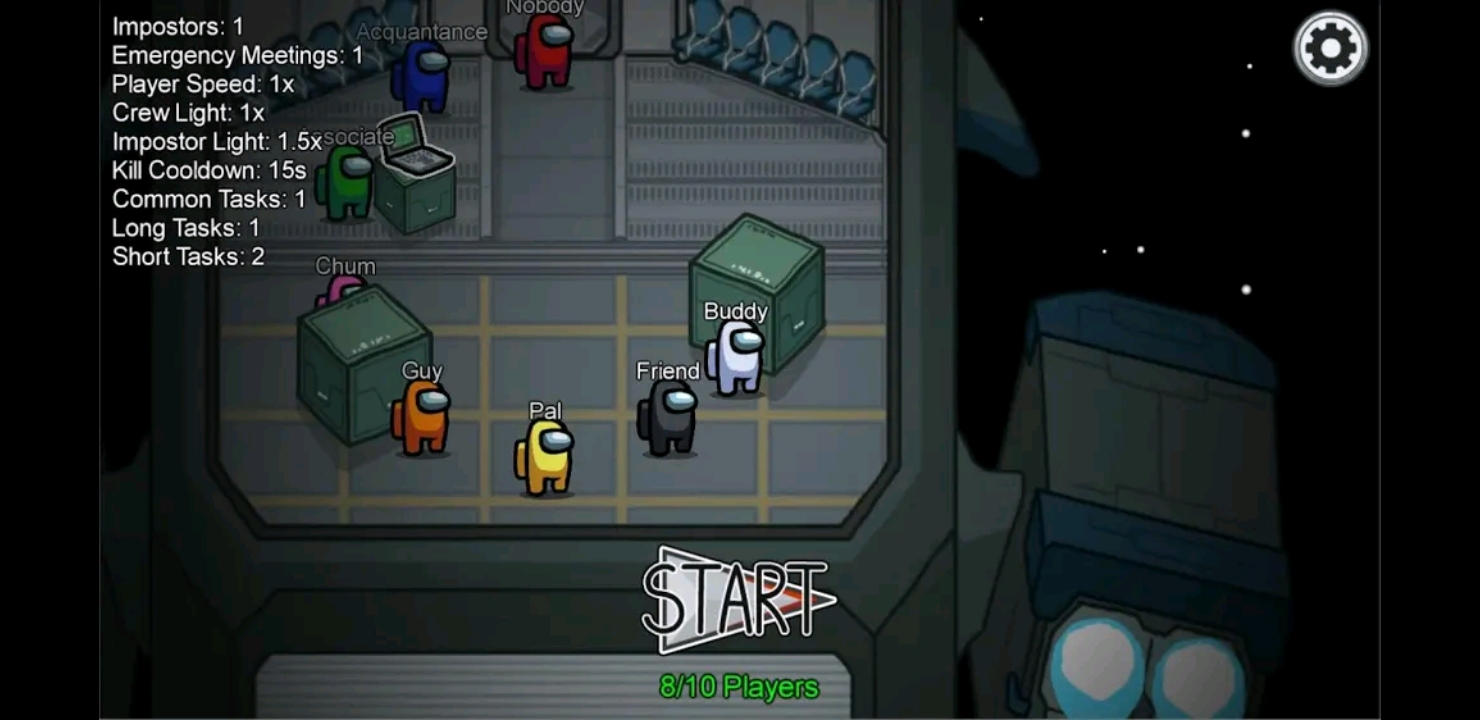The width and height of the screenshot is (1480, 720).
Task: Select the pink crewmate Chum
Action: click(342, 290)
